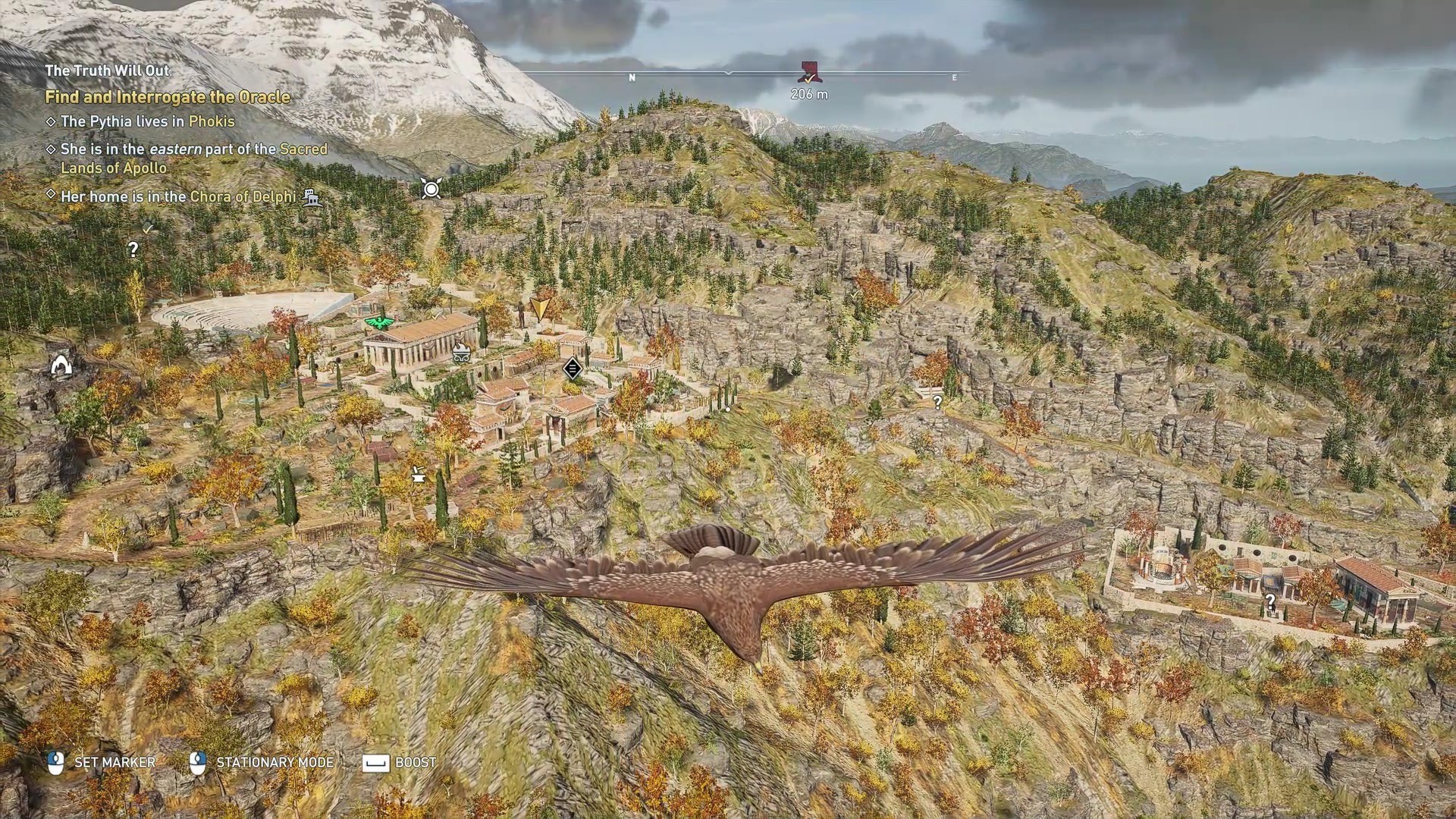1456x819 pixels.
Task: Click the cave entrance location icon
Action: pyautogui.click(x=61, y=366)
